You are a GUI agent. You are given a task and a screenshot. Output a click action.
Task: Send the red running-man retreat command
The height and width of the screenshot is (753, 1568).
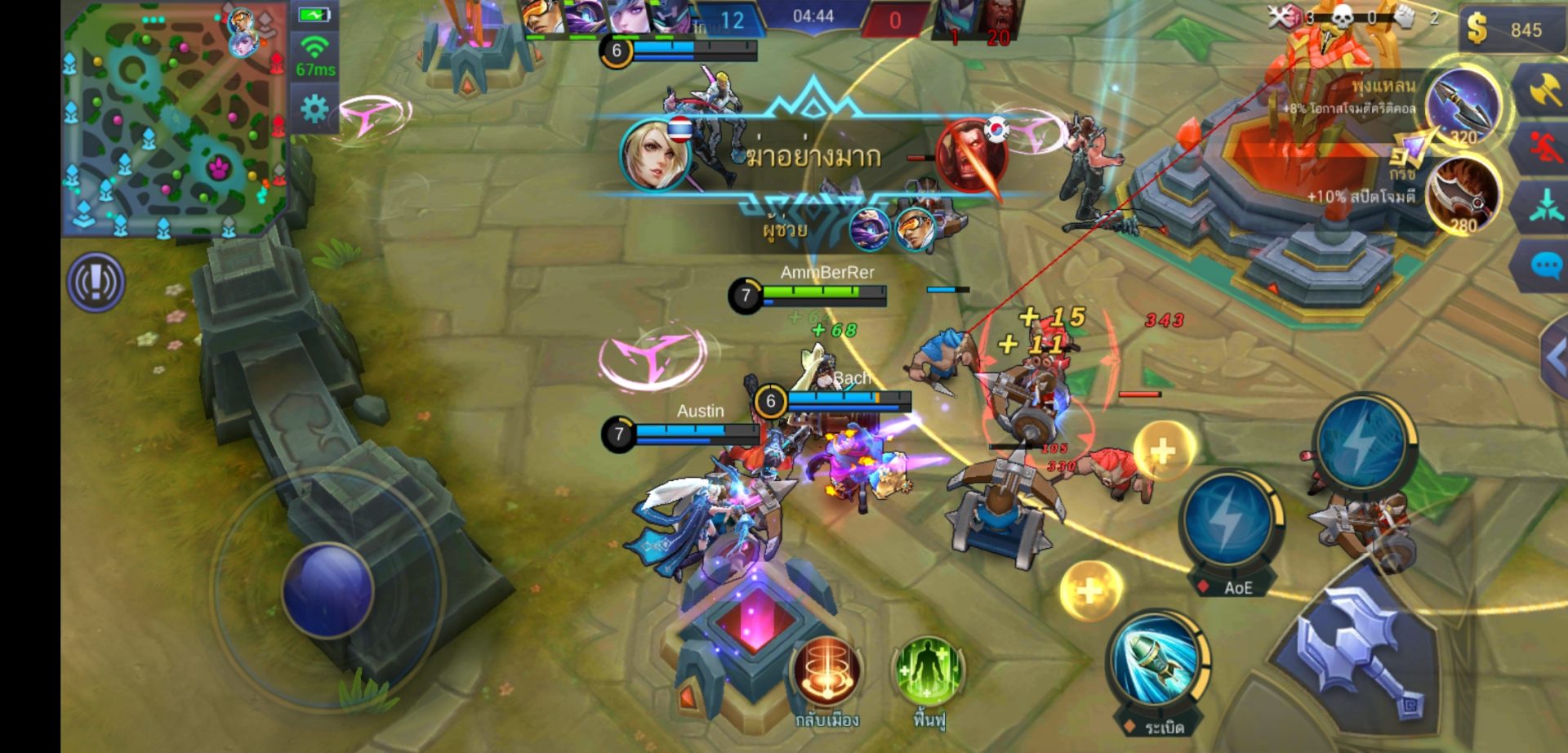1544,149
